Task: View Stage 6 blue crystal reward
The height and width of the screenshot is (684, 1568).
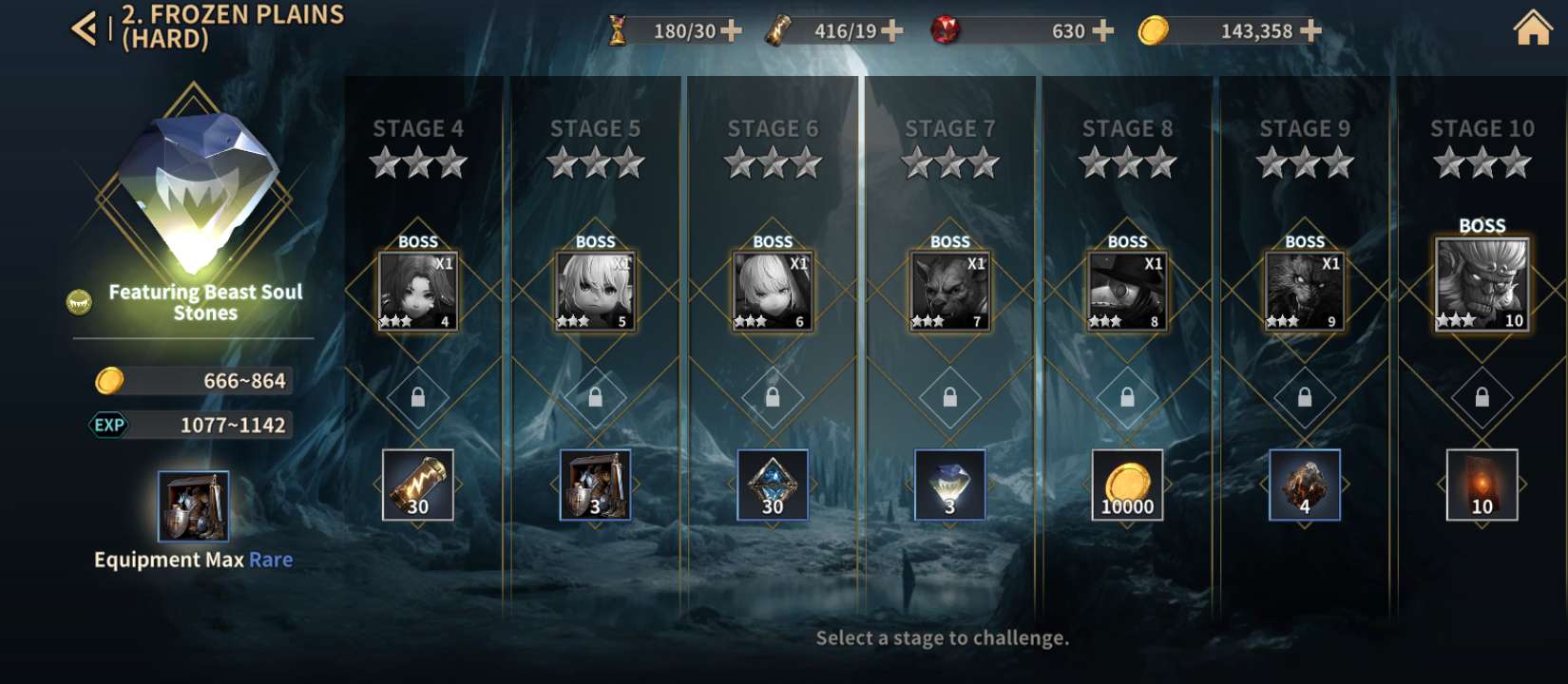Action: coord(773,484)
